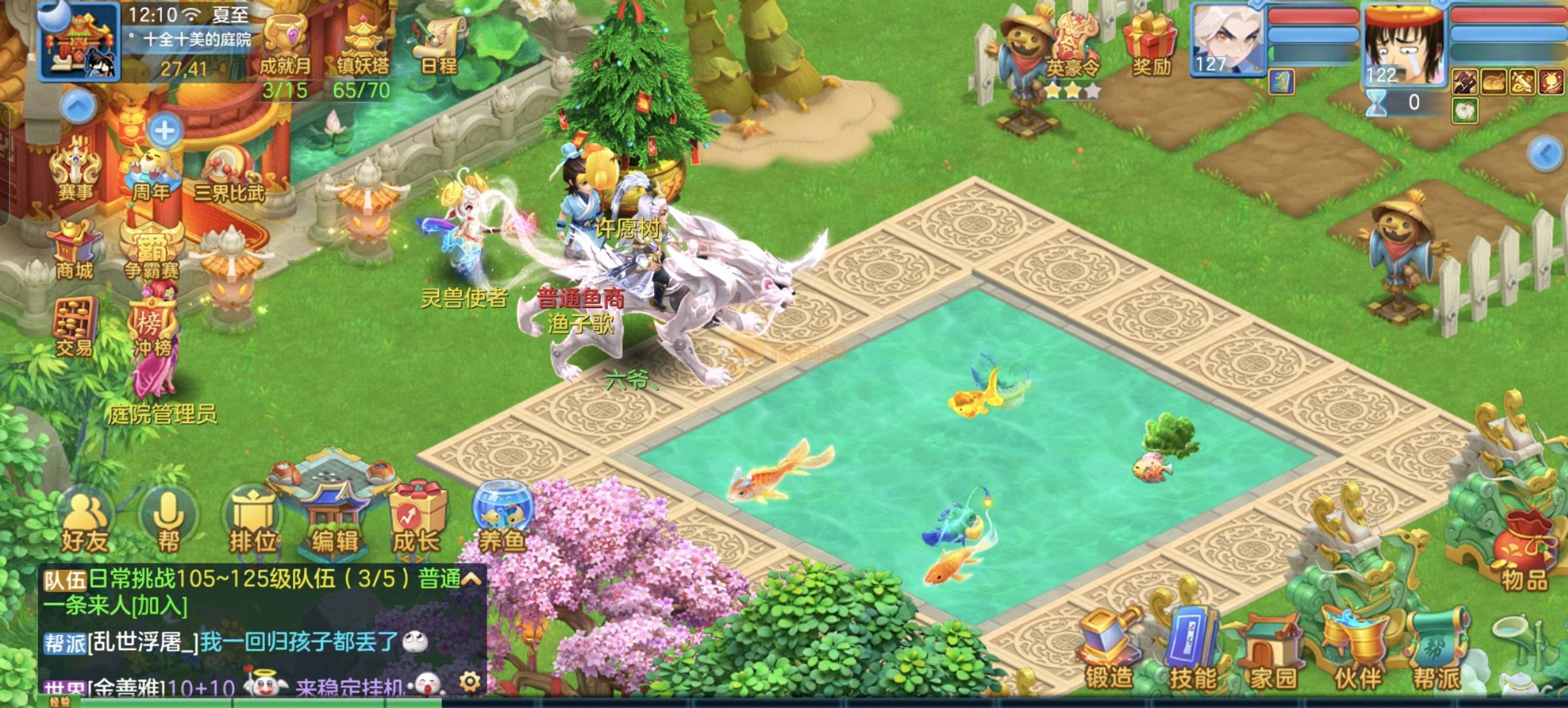The width and height of the screenshot is (1568, 708).
Task: Open the 物品 inventory bag
Action: [x=1525, y=554]
